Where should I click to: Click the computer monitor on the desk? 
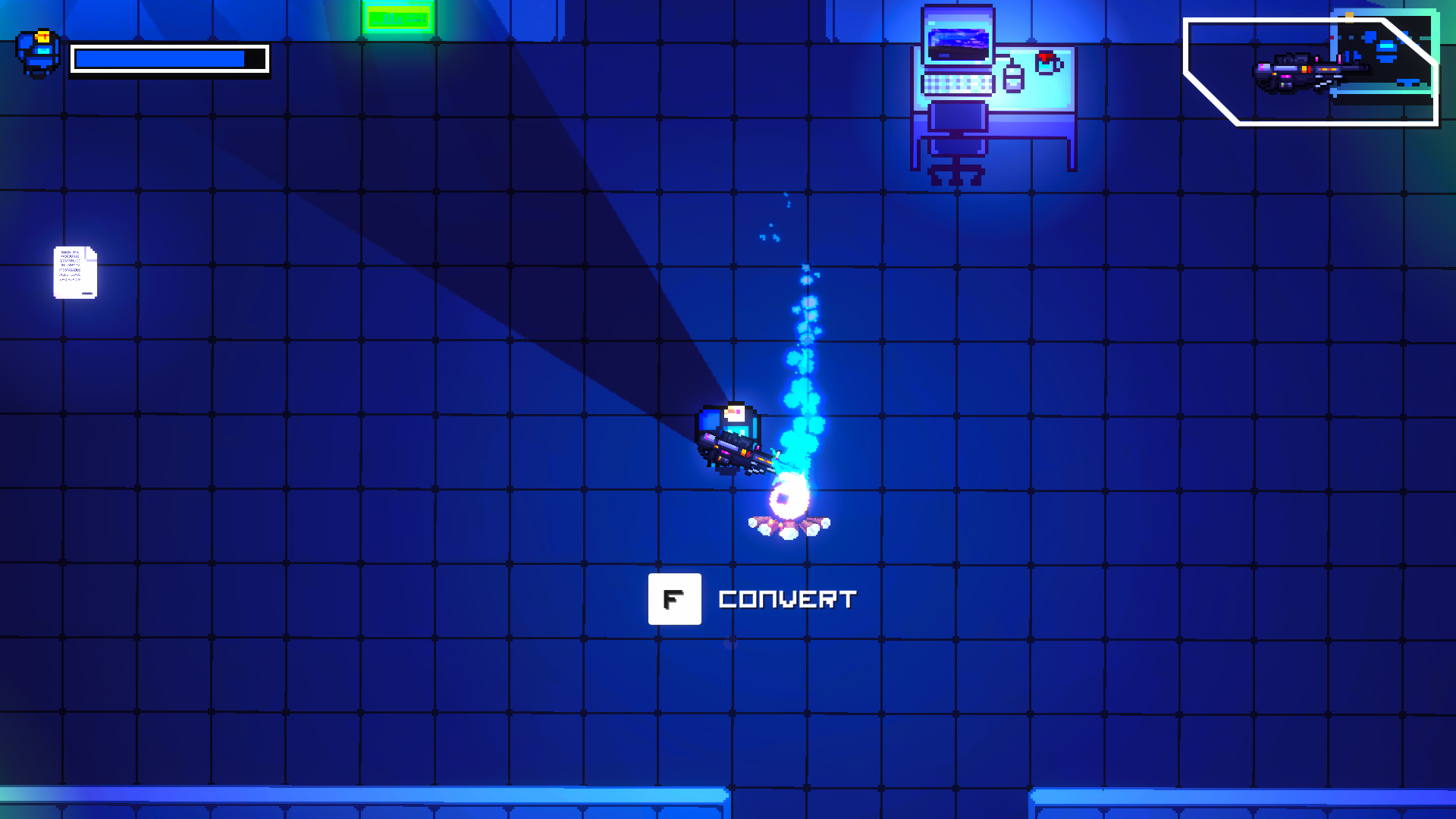pos(957,44)
